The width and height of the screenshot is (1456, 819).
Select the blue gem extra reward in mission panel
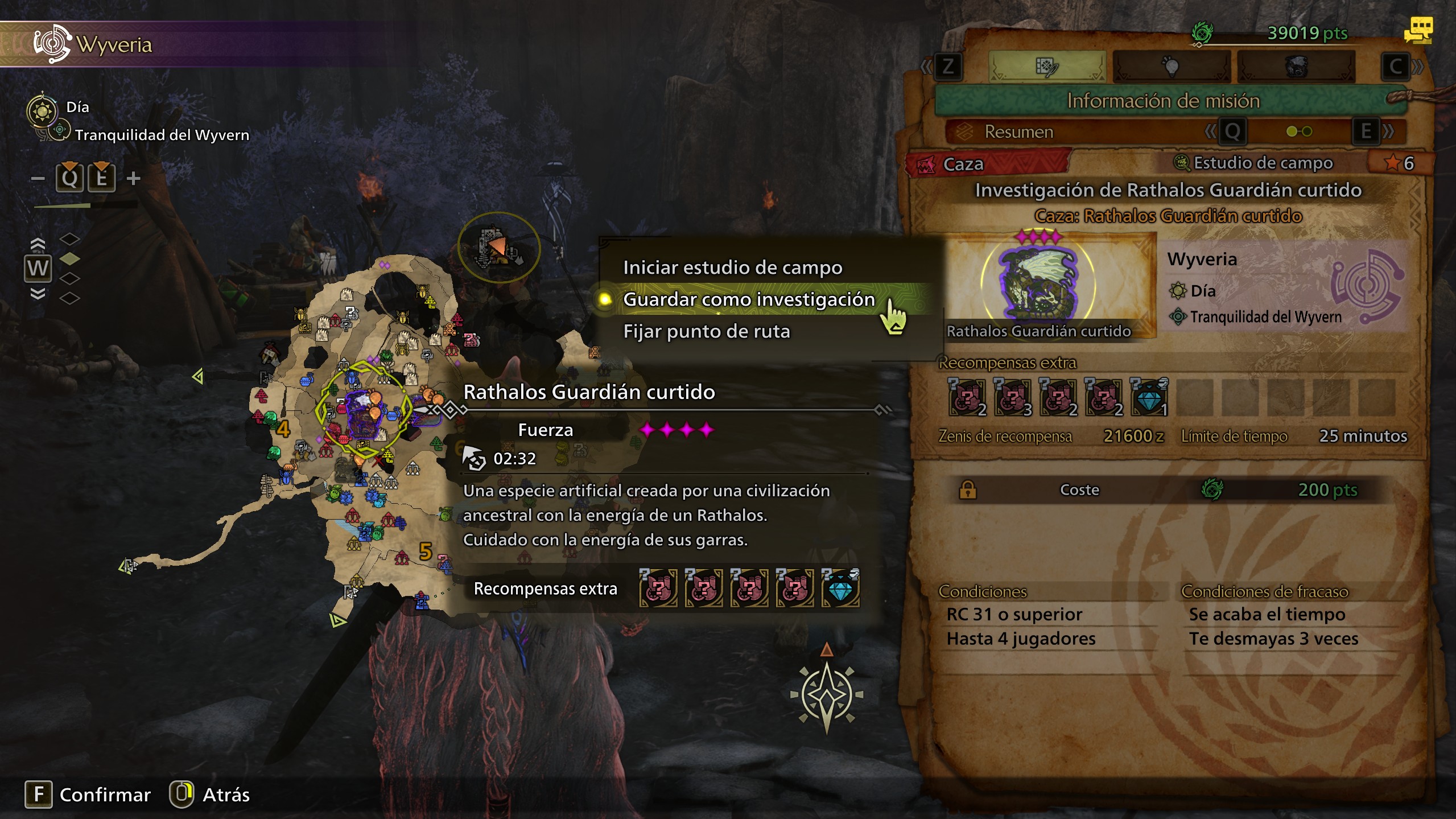point(1149,397)
